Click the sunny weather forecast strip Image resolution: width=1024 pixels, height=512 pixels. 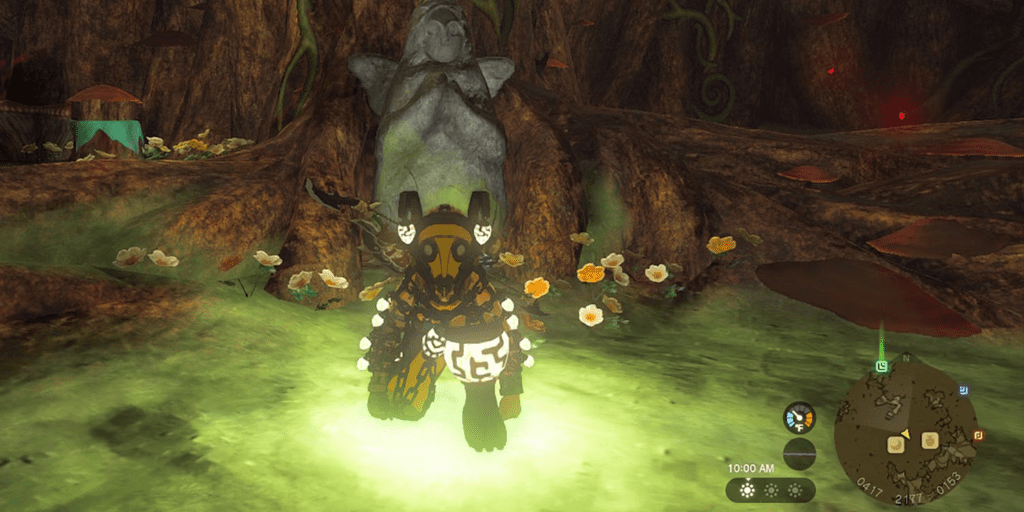pyautogui.click(x=770, y=491)
